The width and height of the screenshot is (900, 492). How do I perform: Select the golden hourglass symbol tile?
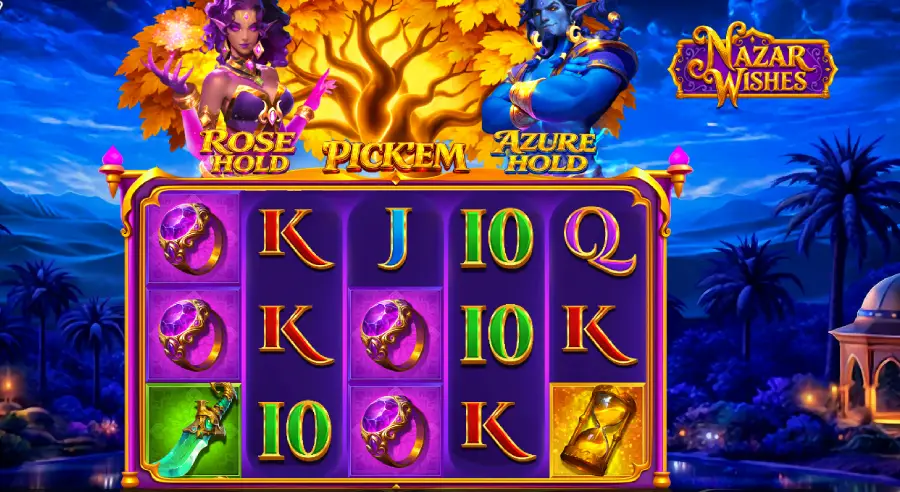click(x=598, y=430)
